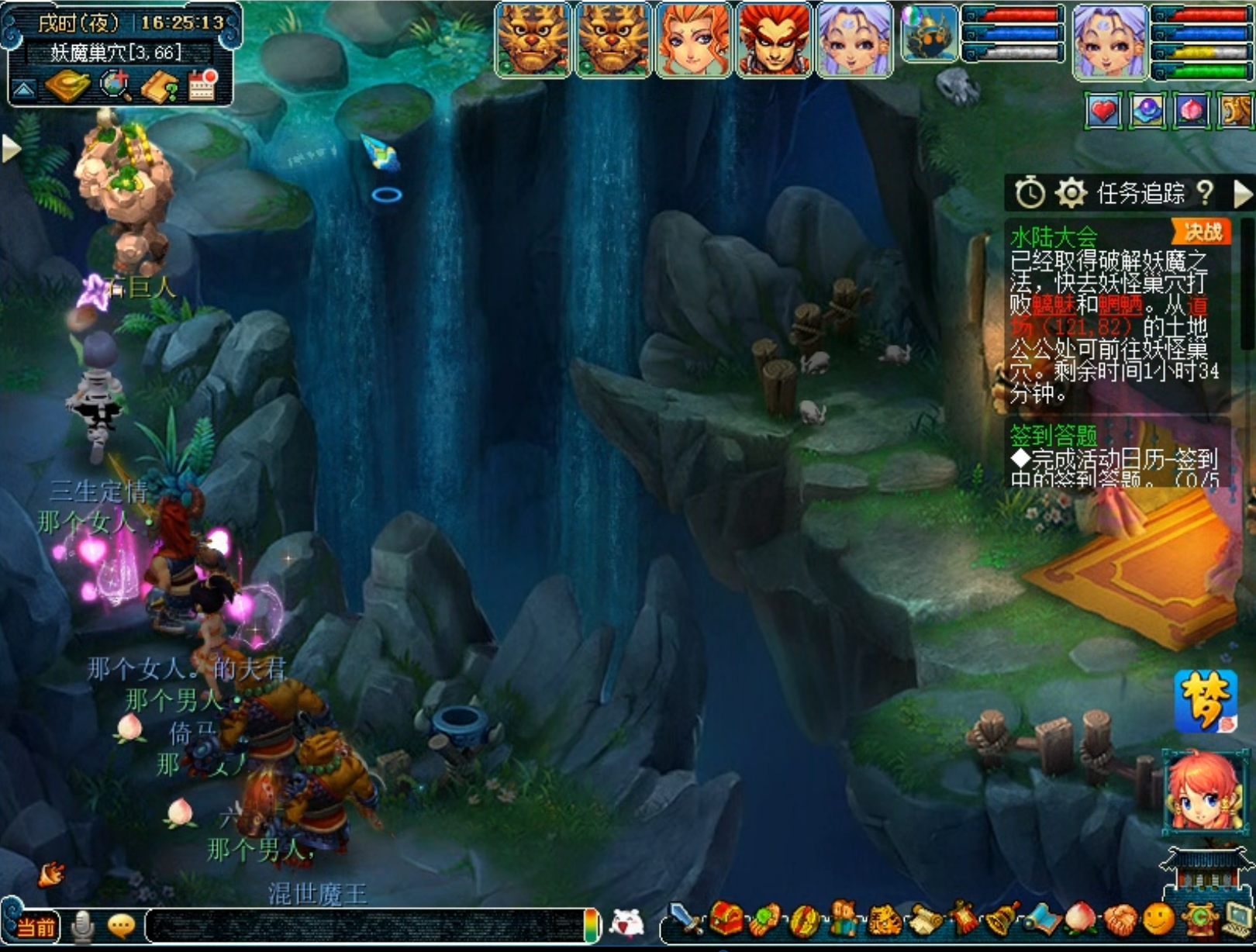Collapse the 任务追踪 panel with the arrow
The image size is (1256, 952).
click(x=1242, y=193)
